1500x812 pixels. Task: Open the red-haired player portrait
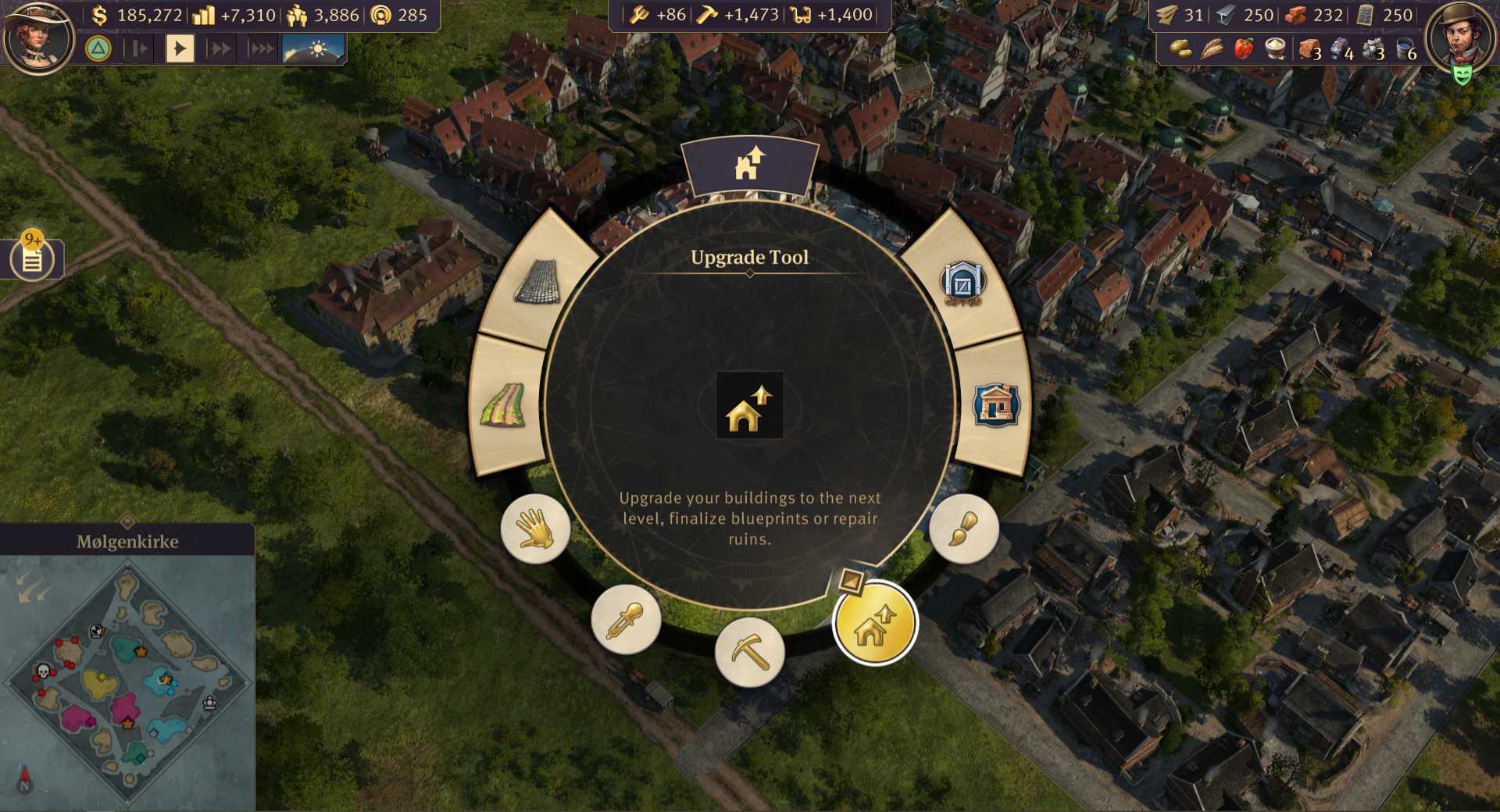[37, 35]
